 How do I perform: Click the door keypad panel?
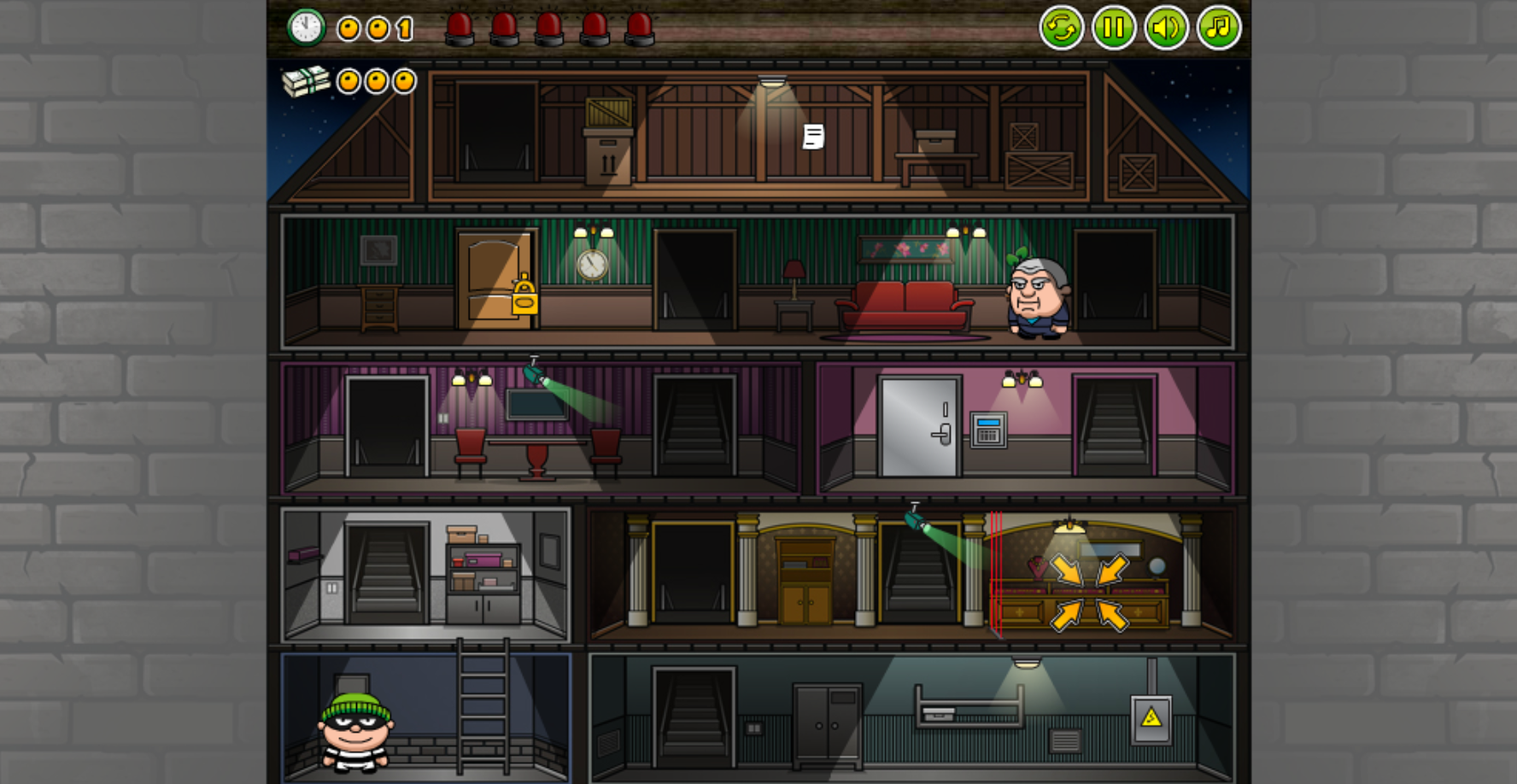pos(987,431)
